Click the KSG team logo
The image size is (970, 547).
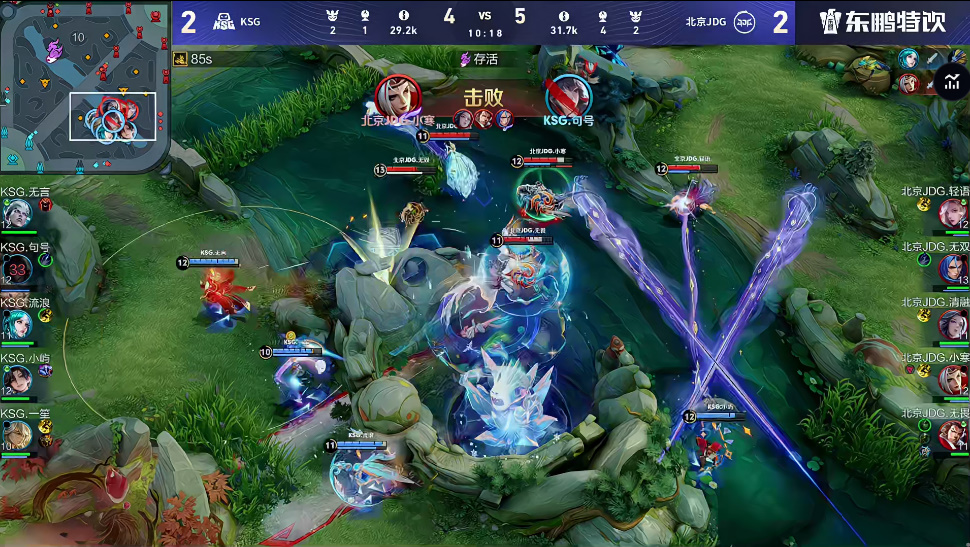(224, 22)
